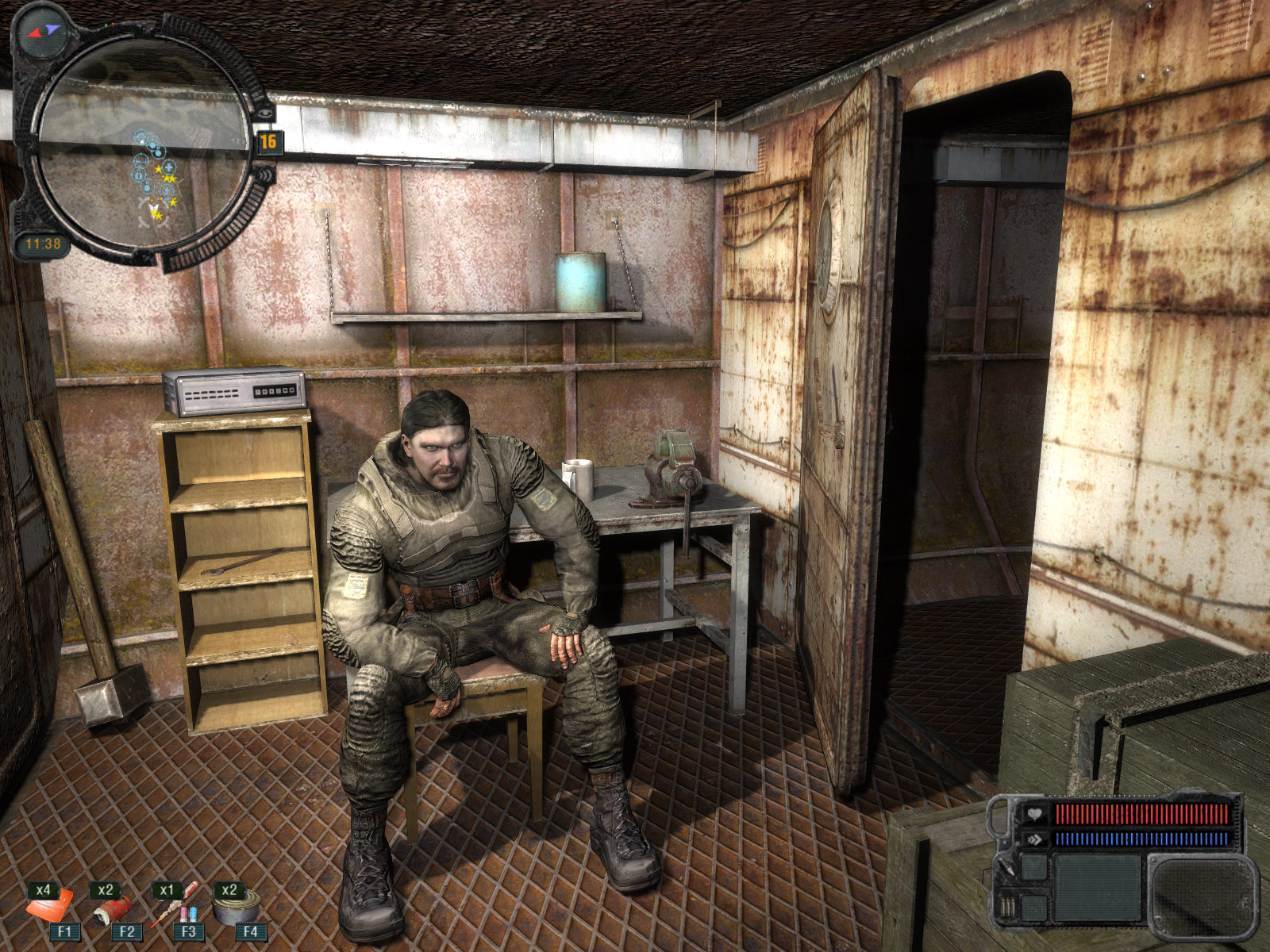The width and height of the screenshot is (1270, 952).
Task: Select the medic cross marker on the minimap
Action: [168, 167]
